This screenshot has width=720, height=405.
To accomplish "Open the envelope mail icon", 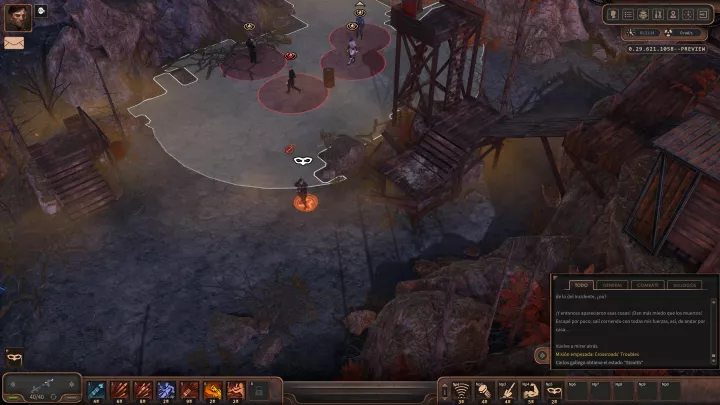I will pos(14,43).
